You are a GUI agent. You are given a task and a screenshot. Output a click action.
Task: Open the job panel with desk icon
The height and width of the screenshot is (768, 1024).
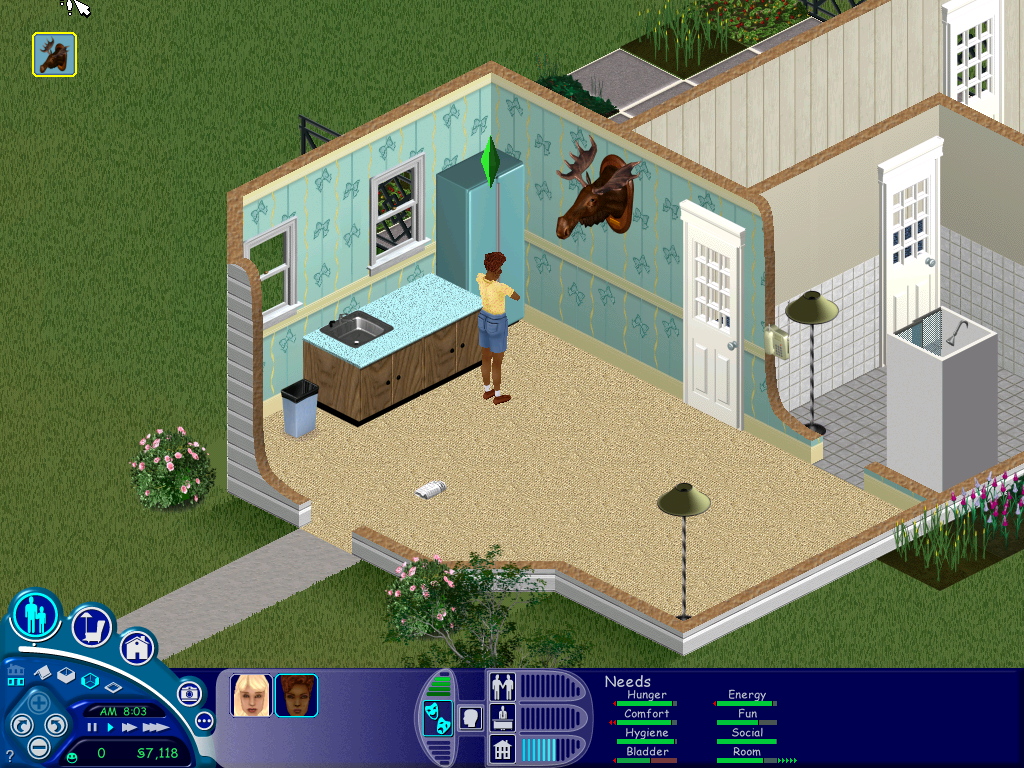coord(502,717)
